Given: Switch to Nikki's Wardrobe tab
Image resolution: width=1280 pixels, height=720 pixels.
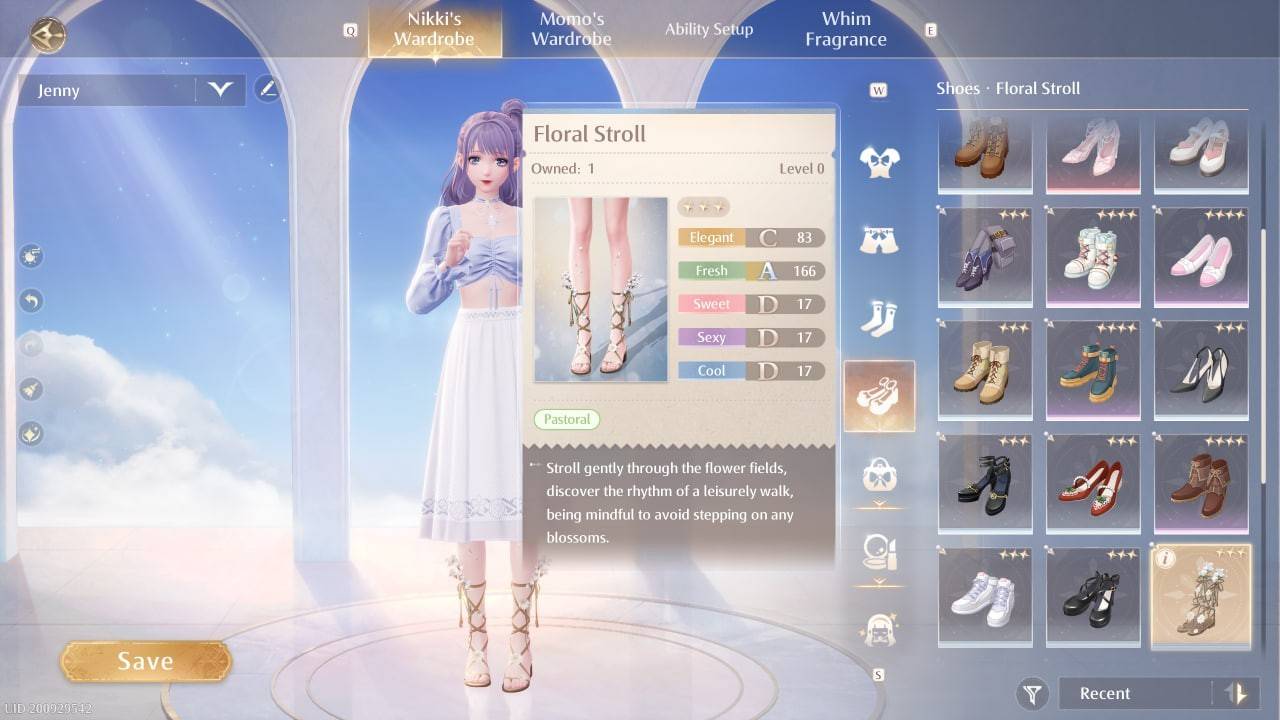Looking at the screenshot, I should coord(433,30).
